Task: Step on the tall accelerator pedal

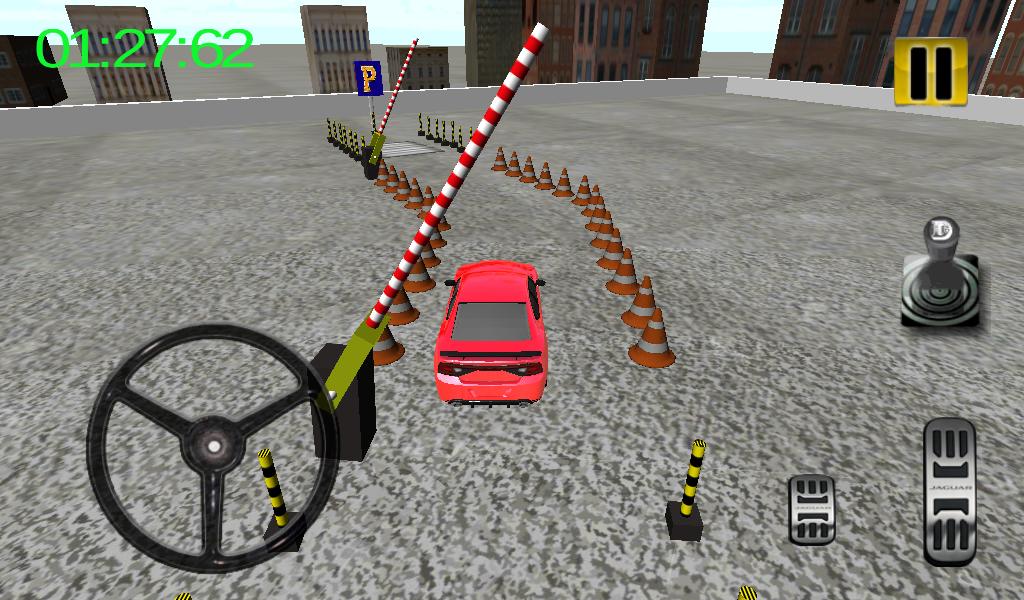Action: [x=949, y=492]
